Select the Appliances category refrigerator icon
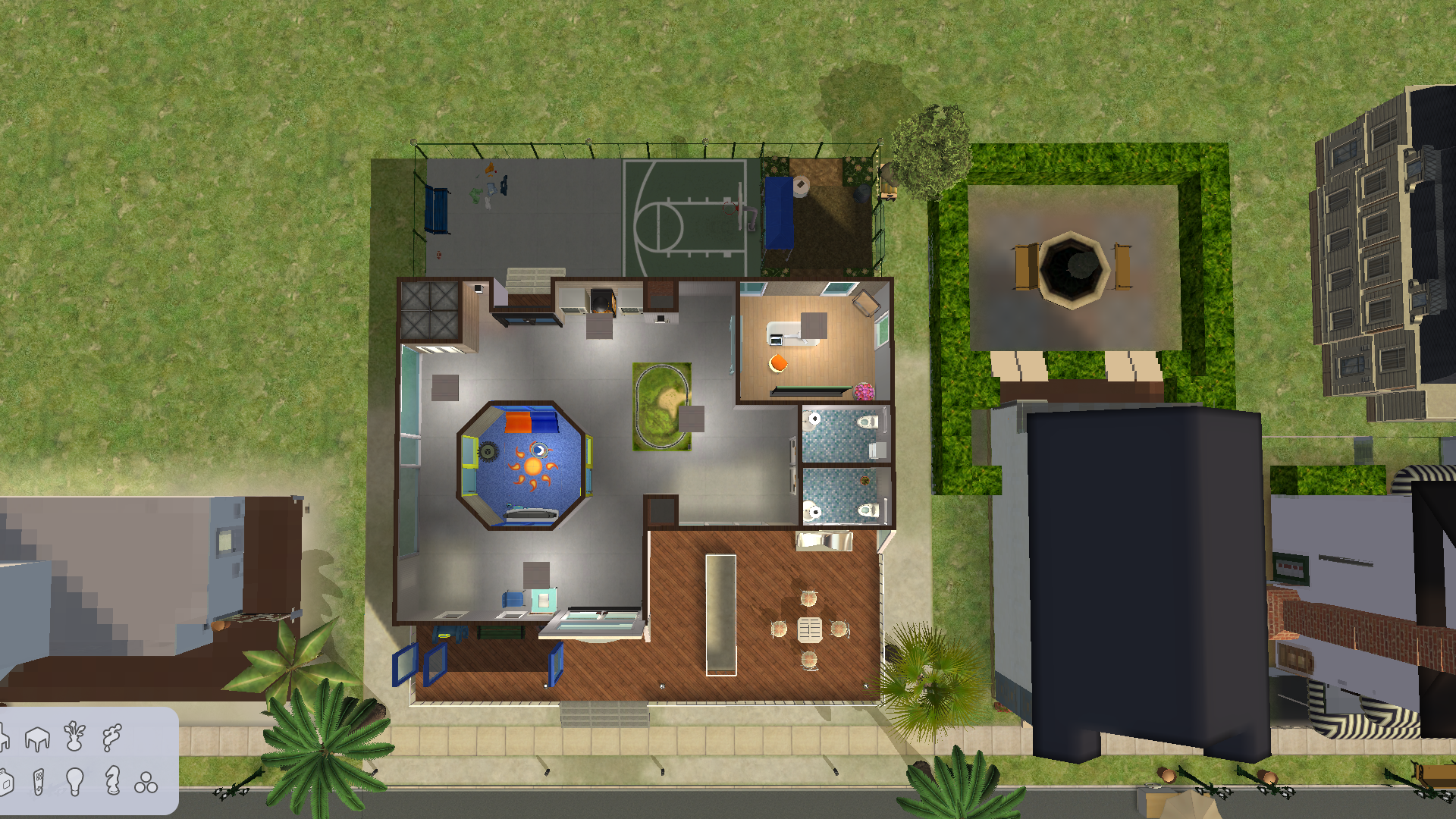This screenshot has width=1456, height=819. tap(6, 783)
